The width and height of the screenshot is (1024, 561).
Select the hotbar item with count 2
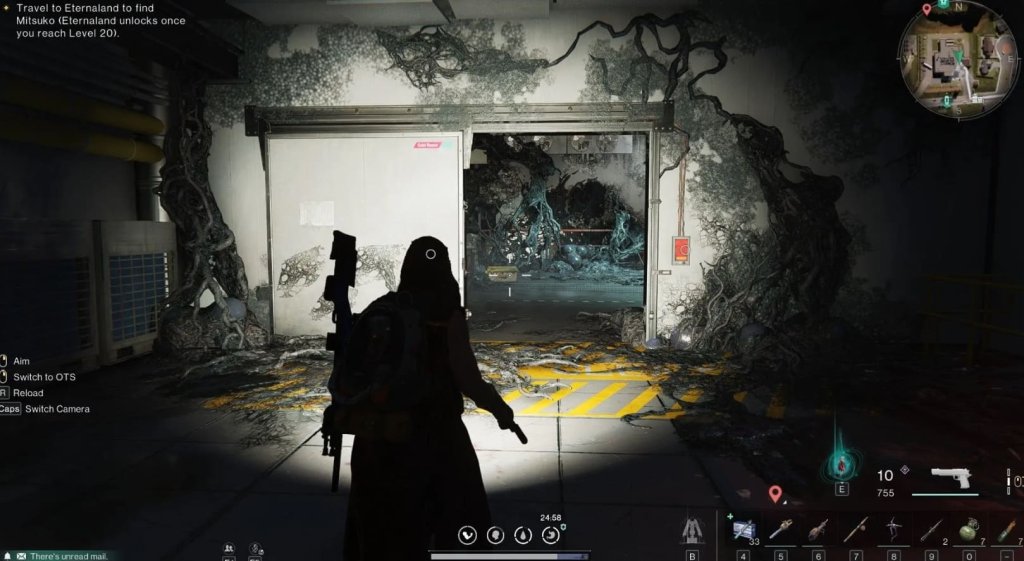click(x=930, y=527)
